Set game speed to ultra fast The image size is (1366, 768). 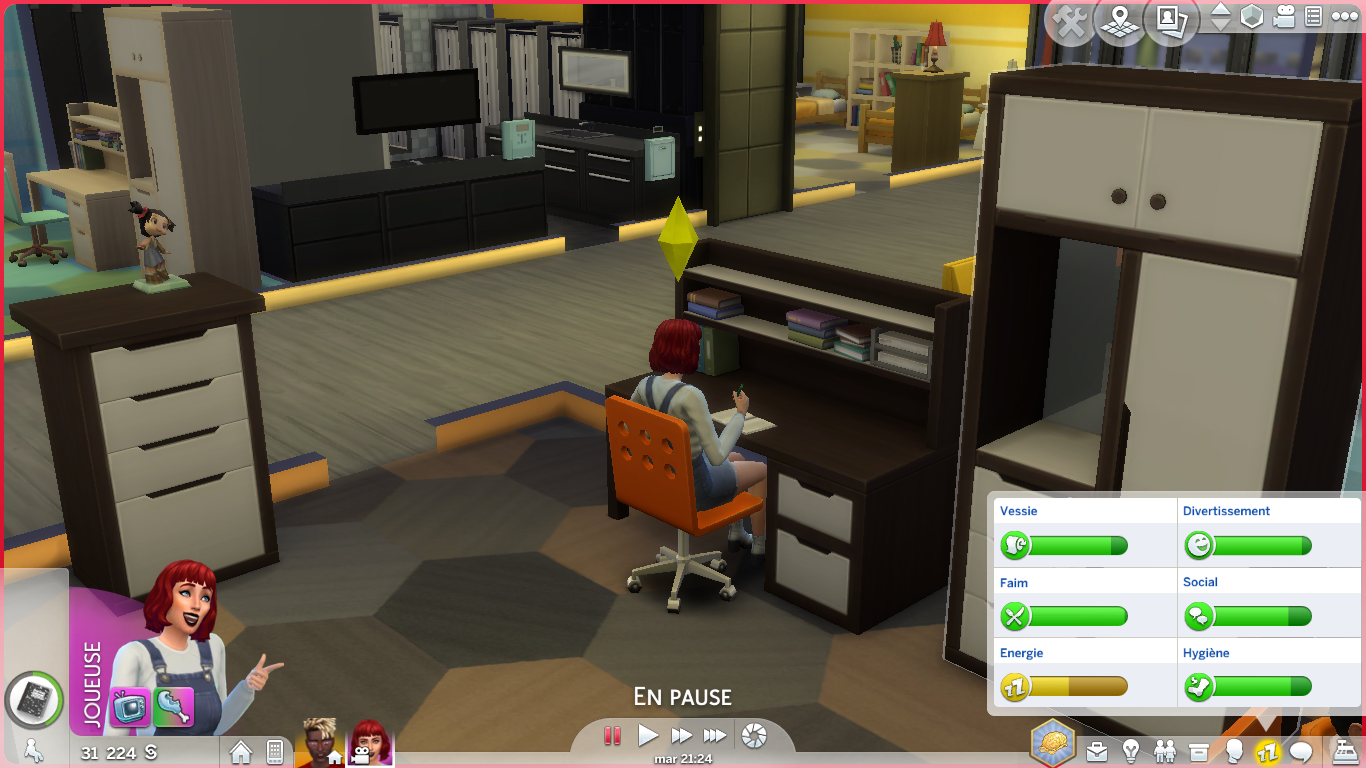click(x=715, y=736)
